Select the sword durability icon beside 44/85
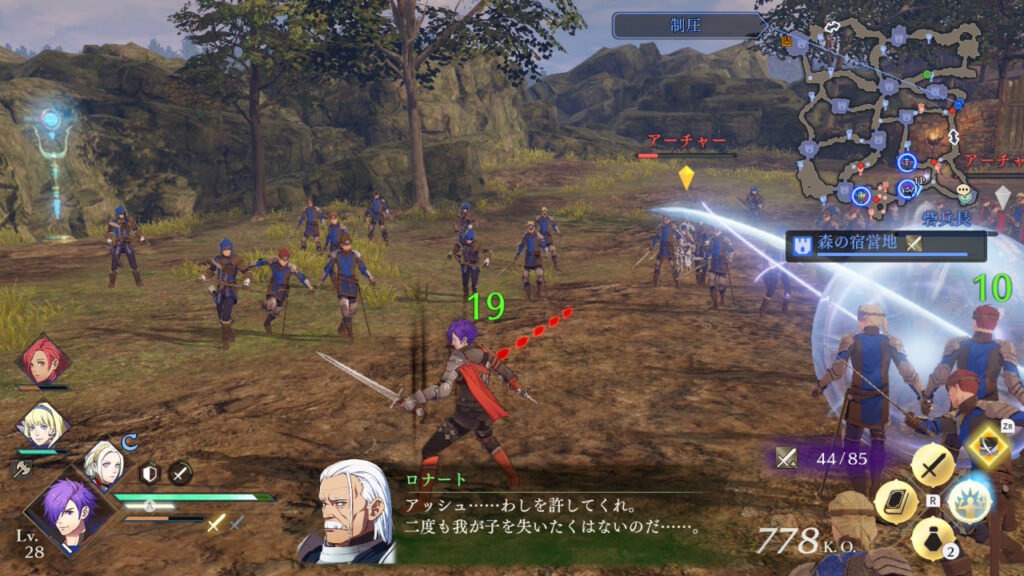 (787, 458)
